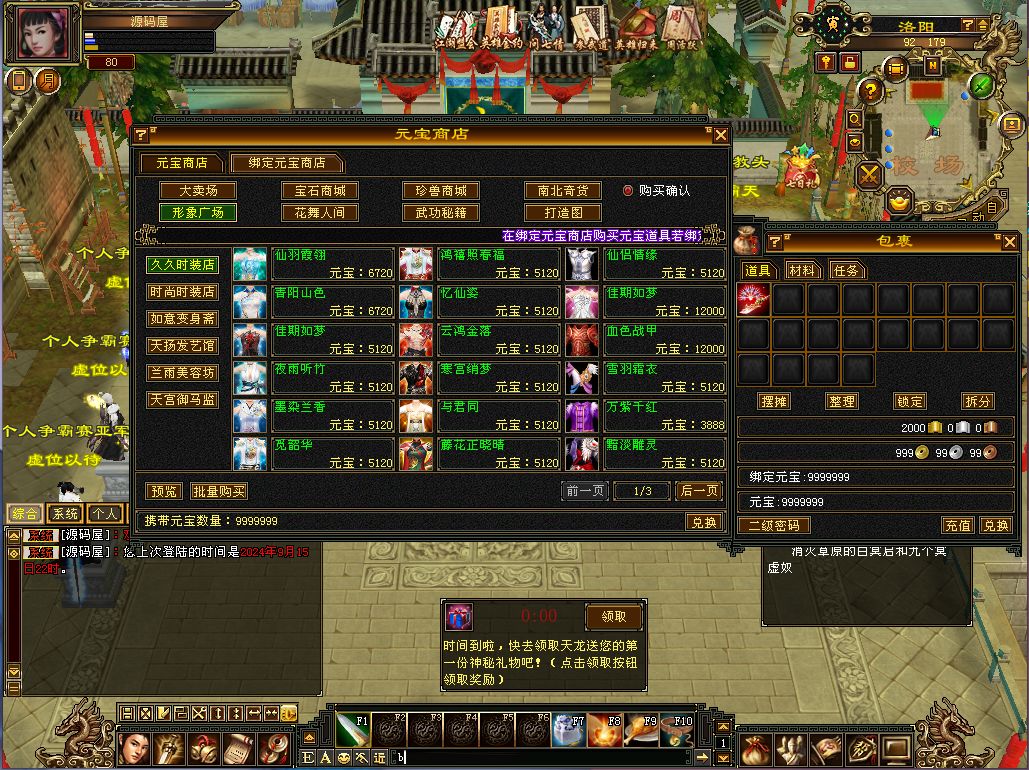Close the 元宝商店 shop window
The image size is (1029, 770).
pyautogui.click(x=720, y=135)
